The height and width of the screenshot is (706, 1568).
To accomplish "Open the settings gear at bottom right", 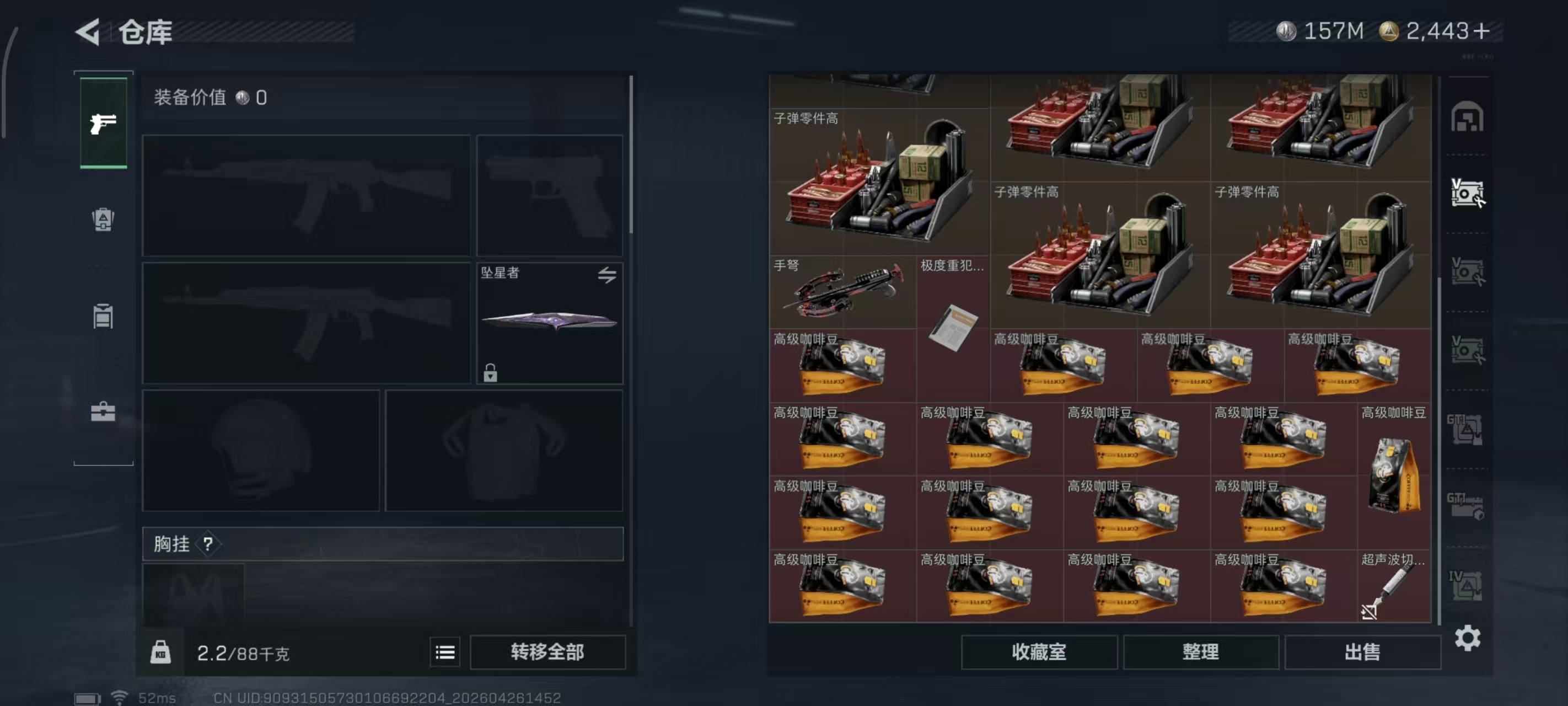I will [x=1469, y=639].
